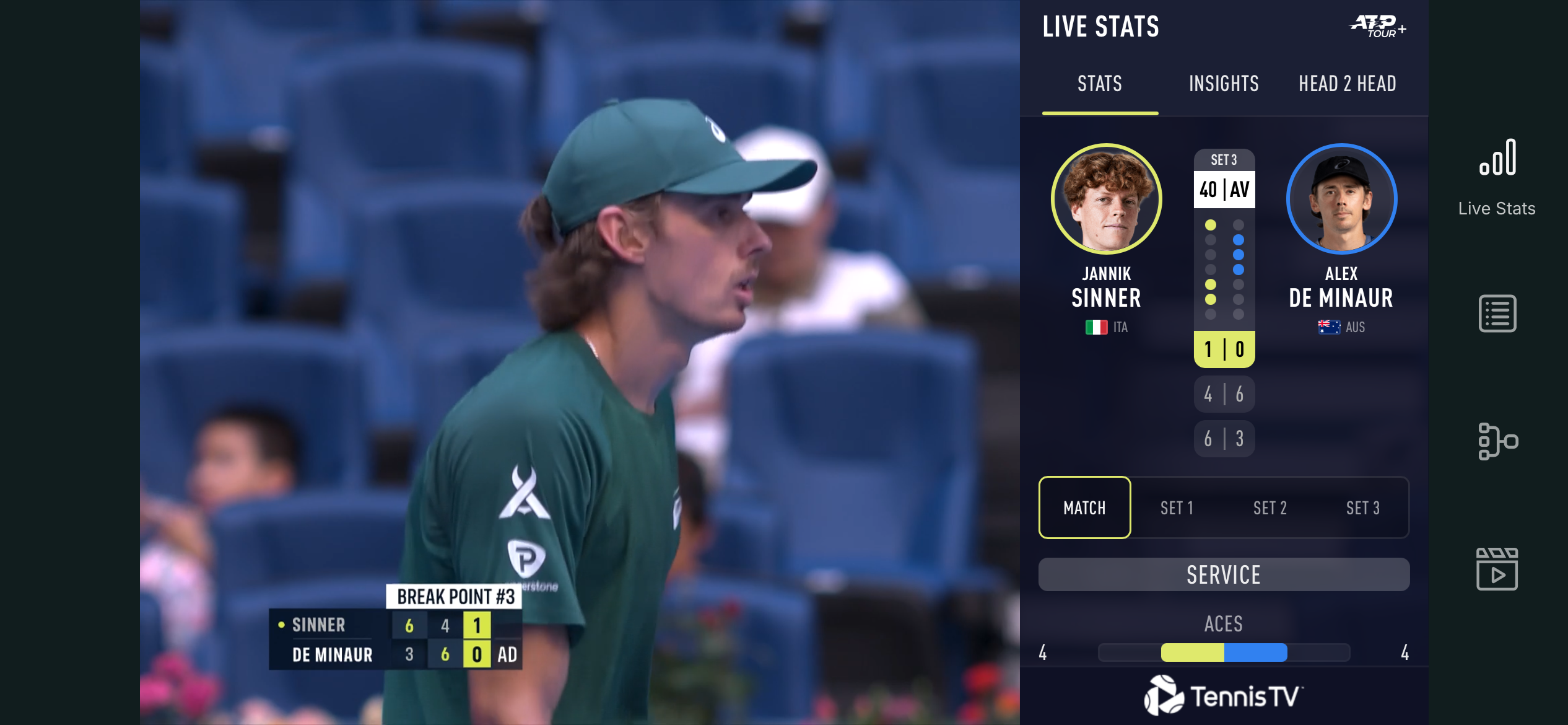This screenshot has height=725, width=1568.
Task: View Set 2 stats
Action: pyautogui.click(x=1270, y=508)
